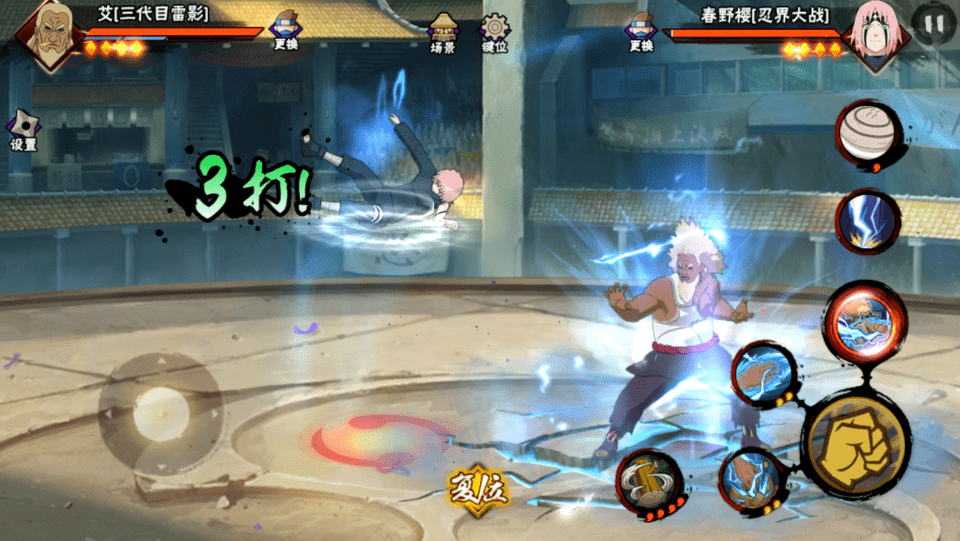This screenshot has width=960, height=541.
Task: Click 更换 under the left player's name
Action: [286, 31]
